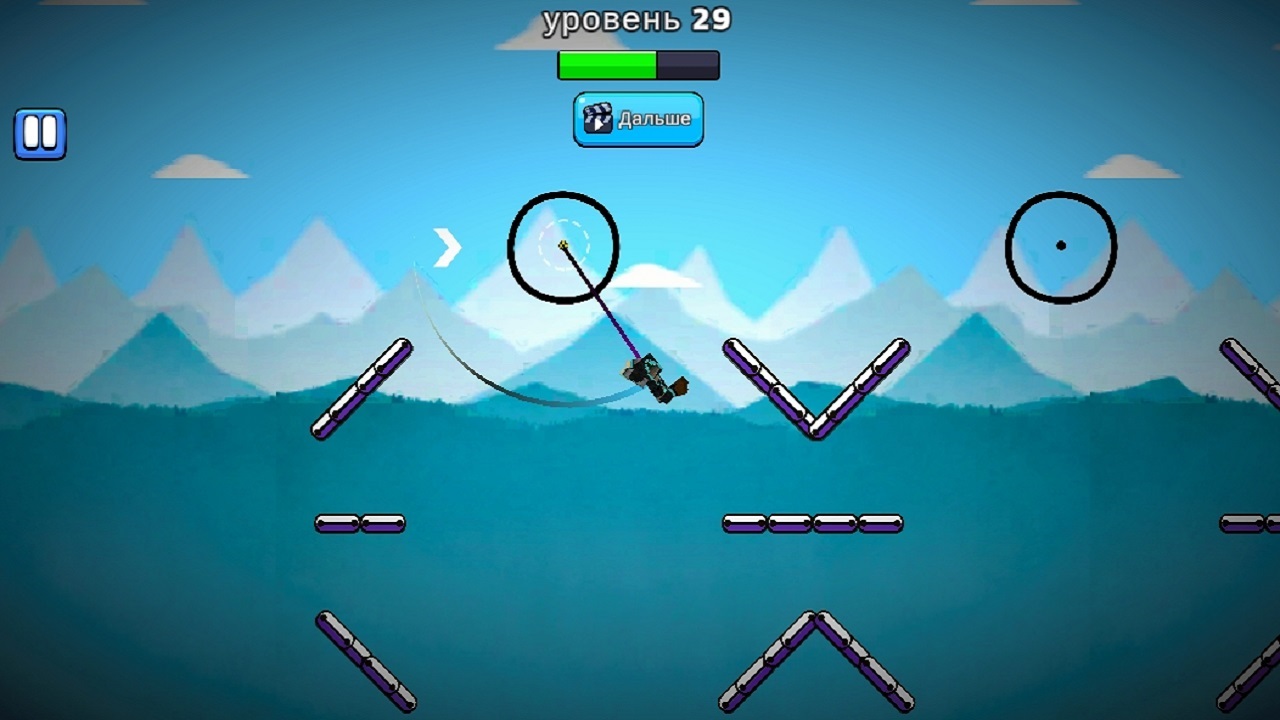Tap the film clapperboard icon on Дальше button
This screenshot has height=720, width=1280.
[597, 119]
